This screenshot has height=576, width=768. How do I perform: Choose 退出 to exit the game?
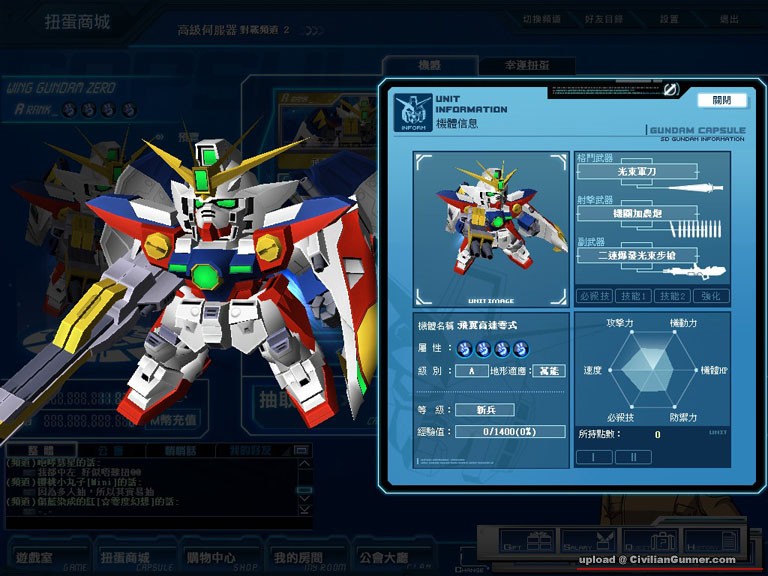click(729, 19)
